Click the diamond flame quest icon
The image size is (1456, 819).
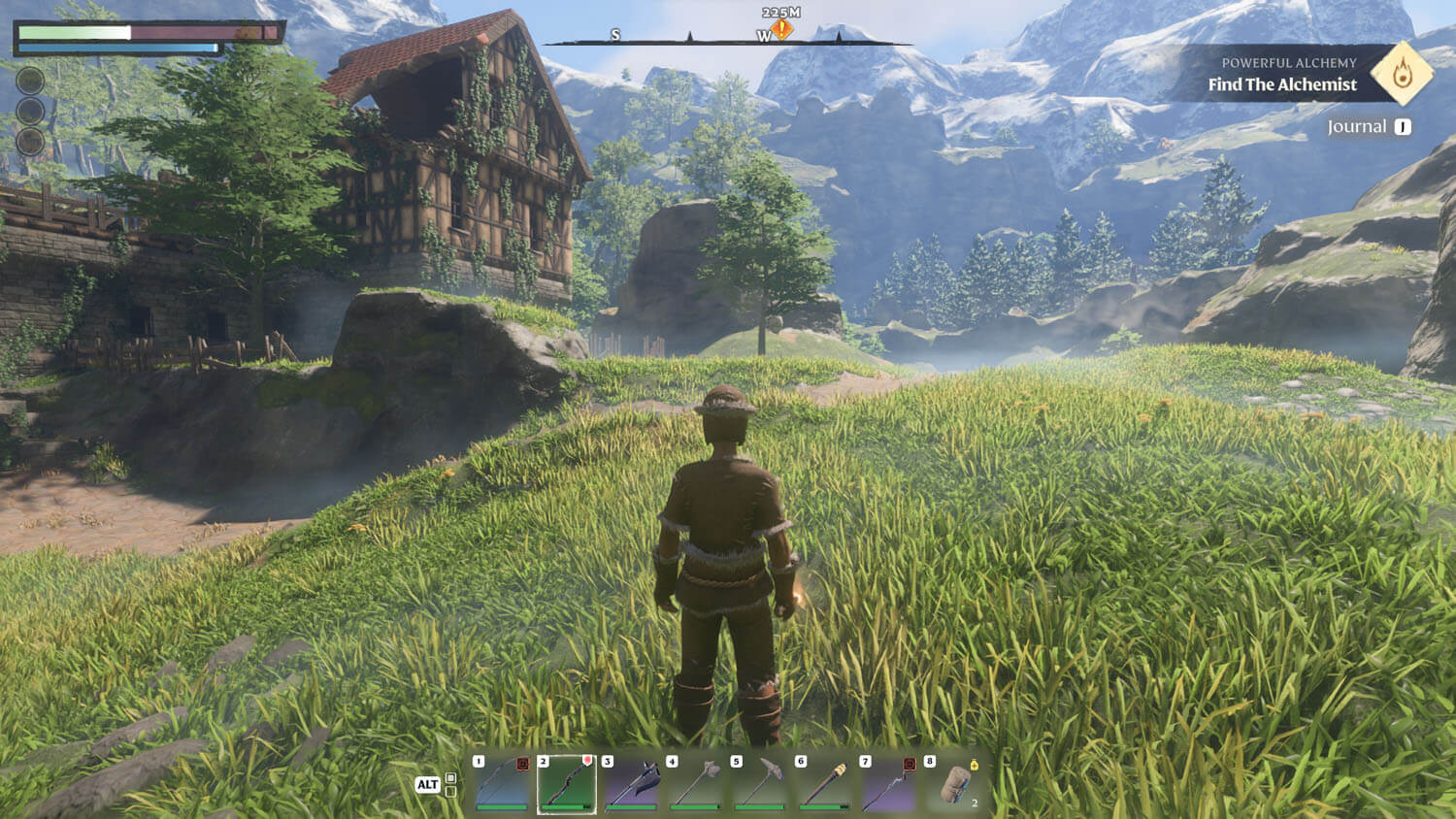1402,73
